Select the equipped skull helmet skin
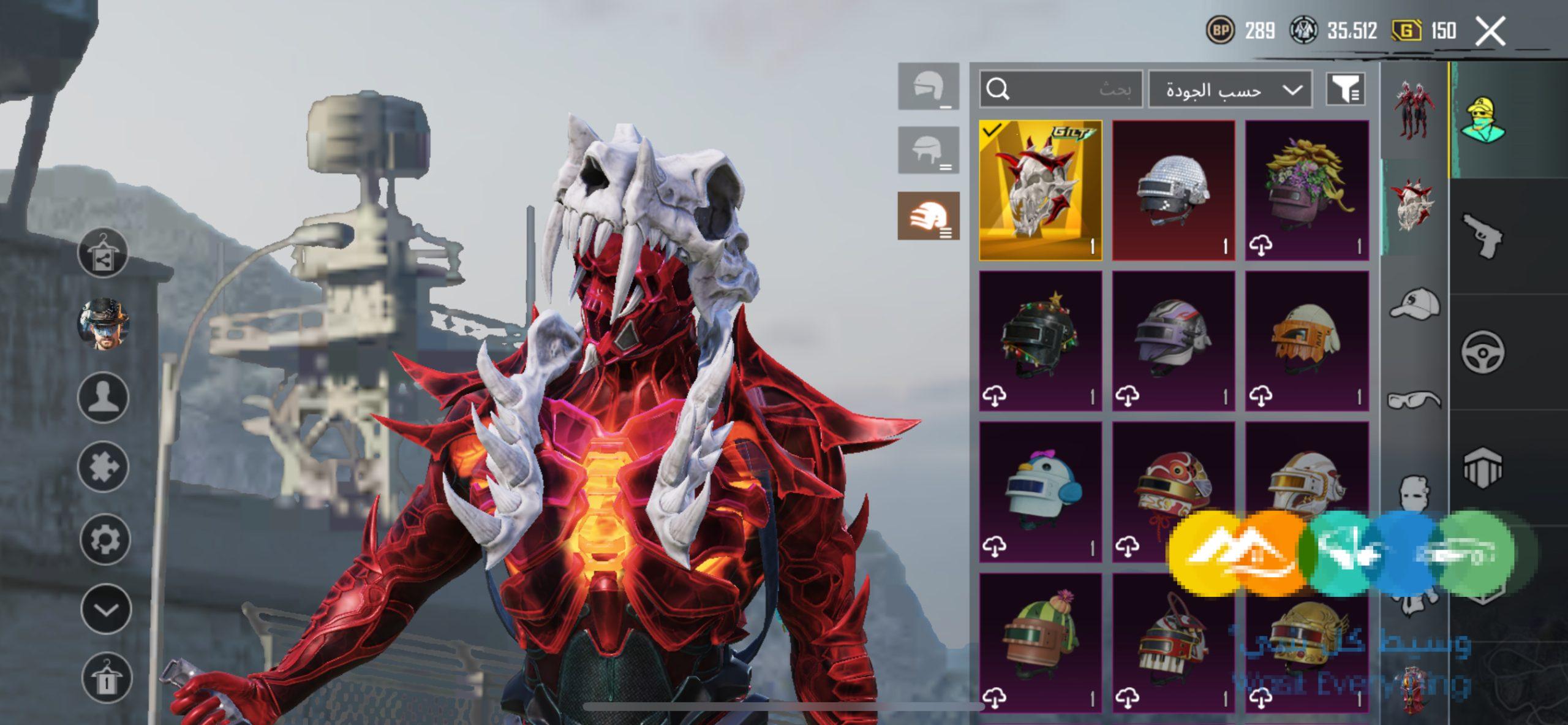 coord(1040,190)
